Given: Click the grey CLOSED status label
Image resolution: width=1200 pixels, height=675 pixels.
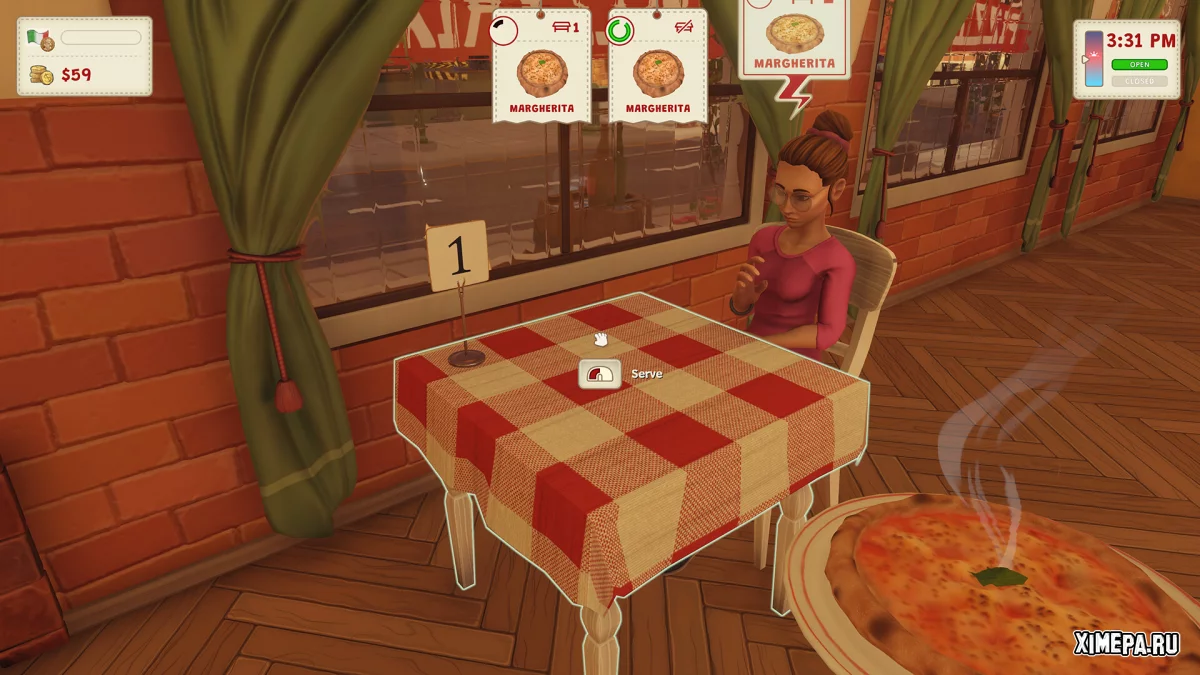Looking at the screenshot, I should coord(1139,81).
